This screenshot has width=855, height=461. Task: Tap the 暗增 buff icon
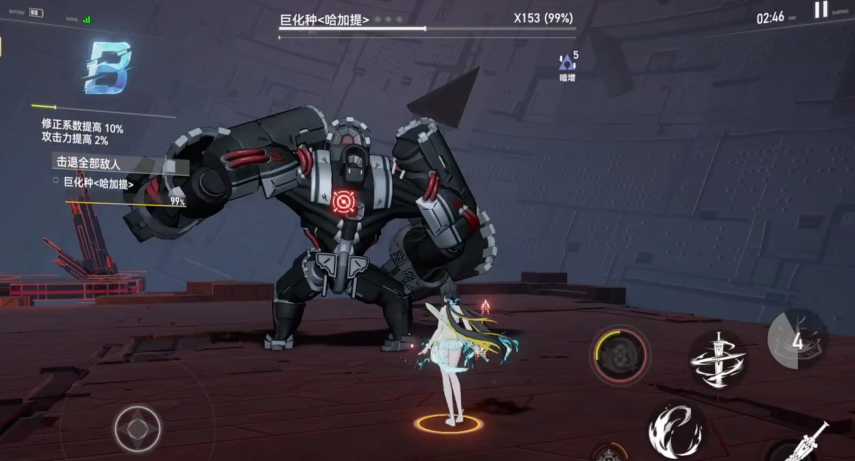point(568,66)
